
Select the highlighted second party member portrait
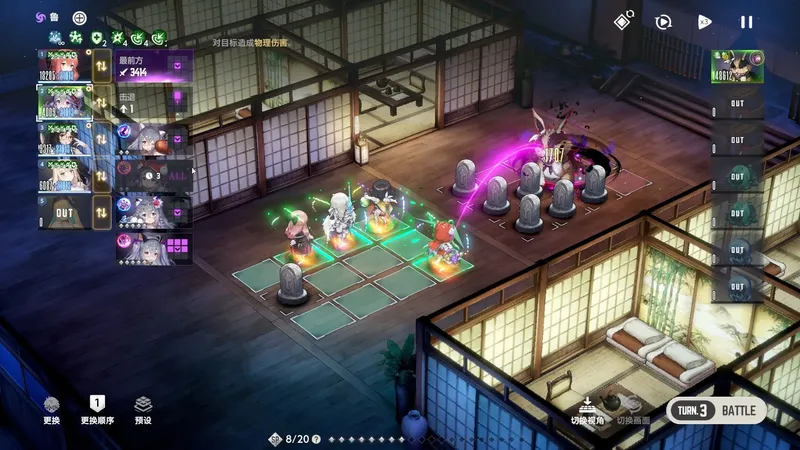point(64,102)
